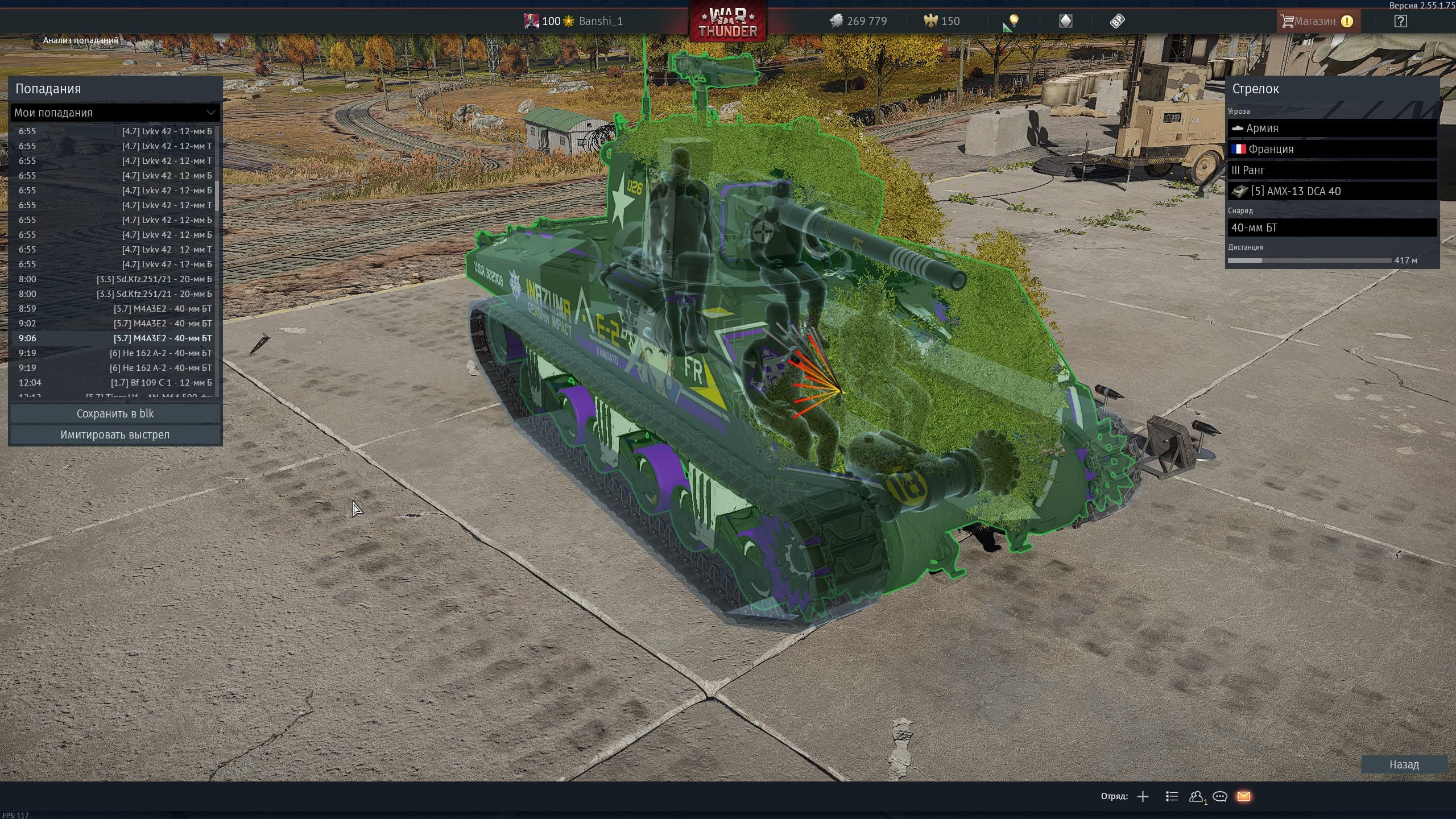Viewport: 1456px width, 819px height.
Task: Open the battle pass BP icon
Action: coord(1117,21)
